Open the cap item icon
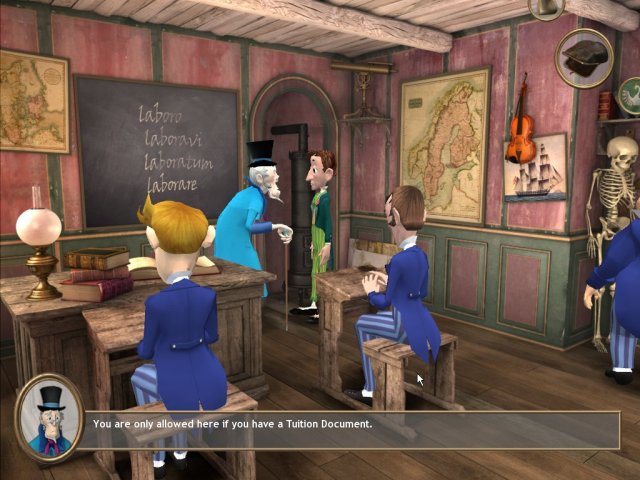 click(583, 56)
